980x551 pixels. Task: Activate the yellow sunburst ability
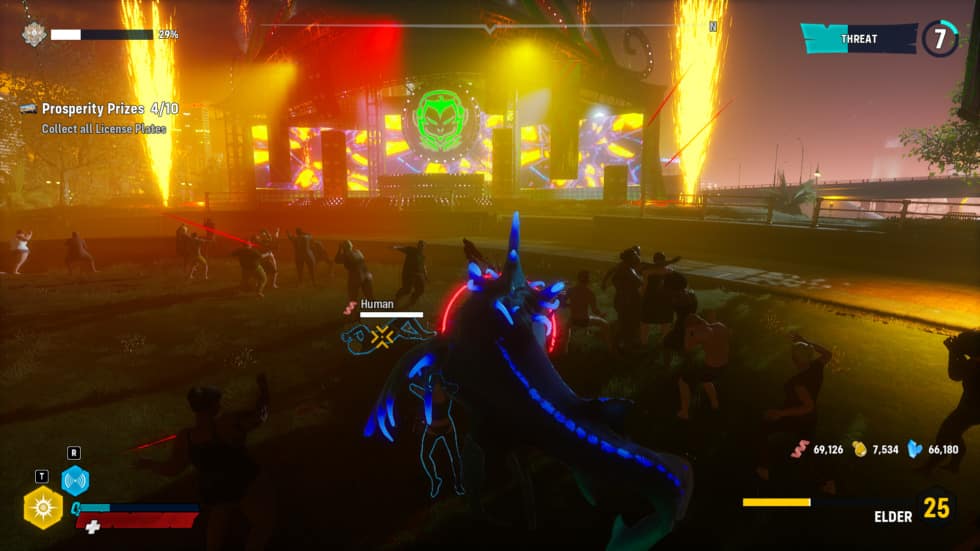[x=43, y=507]
